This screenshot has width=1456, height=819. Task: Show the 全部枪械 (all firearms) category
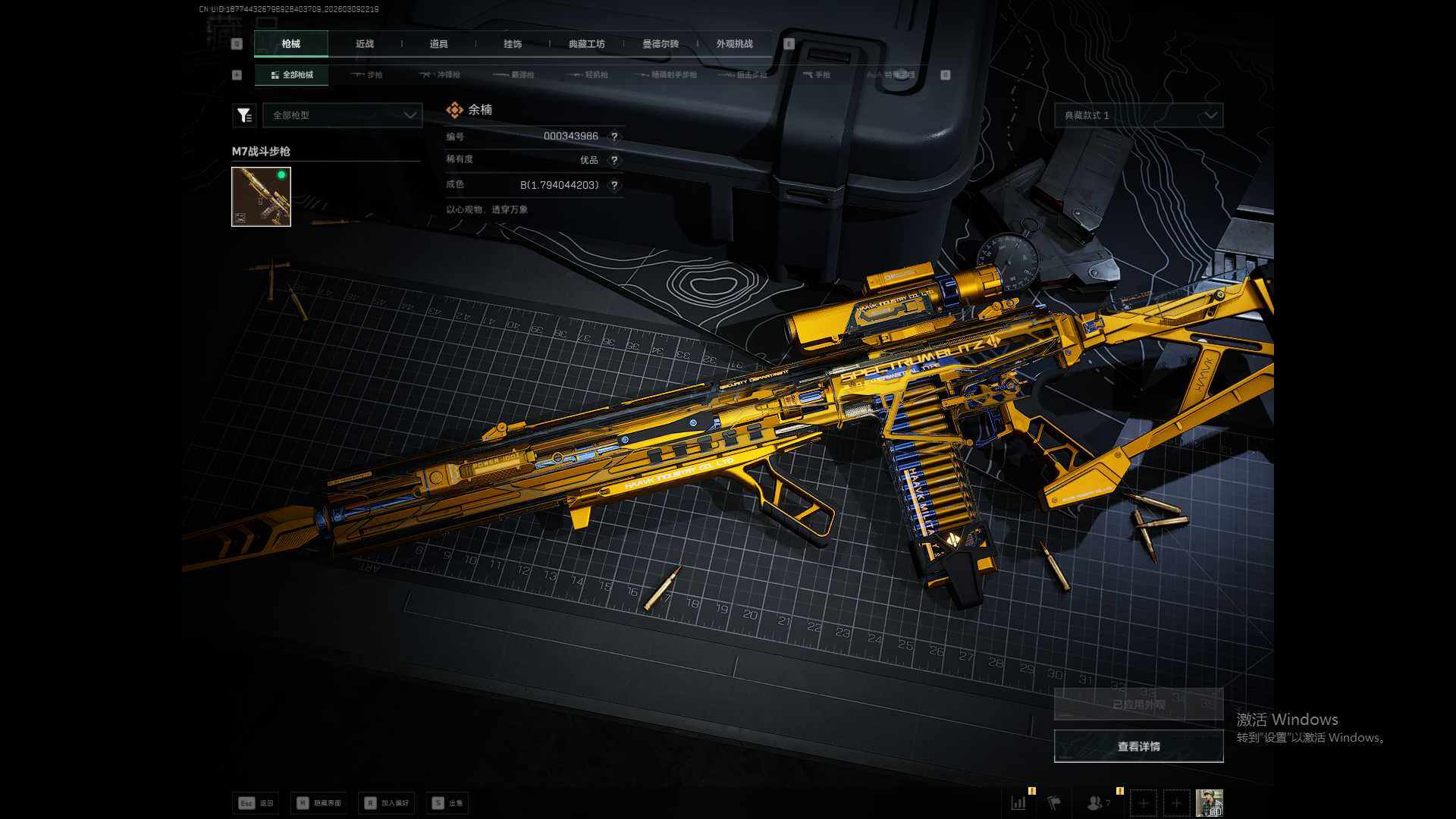292,75
